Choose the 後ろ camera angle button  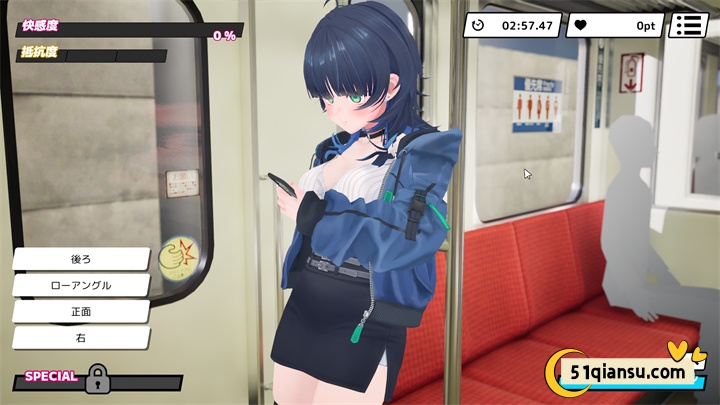[x=81, y=259]
